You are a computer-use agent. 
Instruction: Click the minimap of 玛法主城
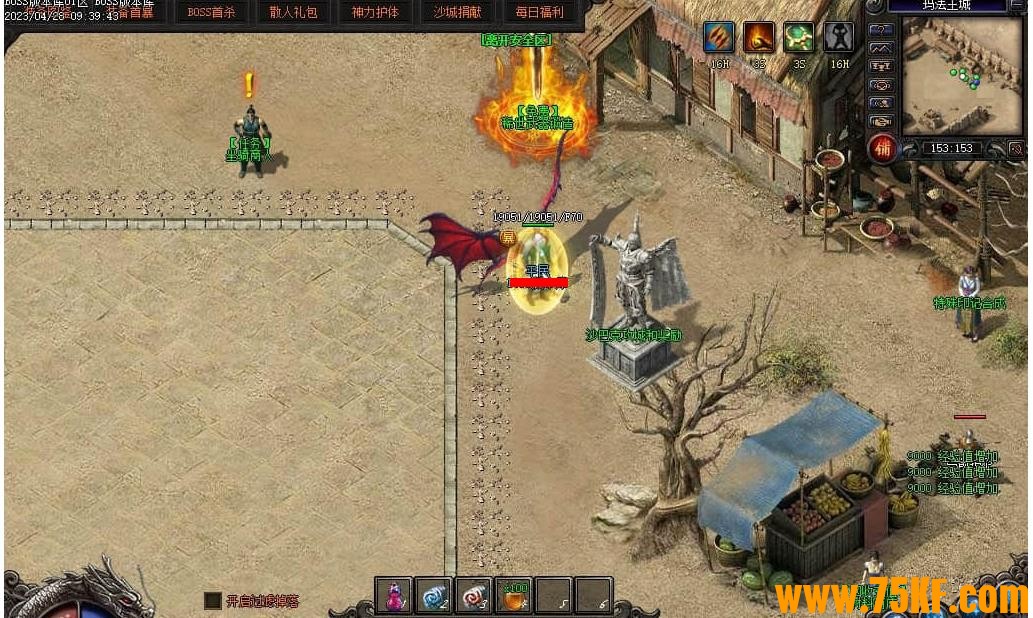click(962, 76)
